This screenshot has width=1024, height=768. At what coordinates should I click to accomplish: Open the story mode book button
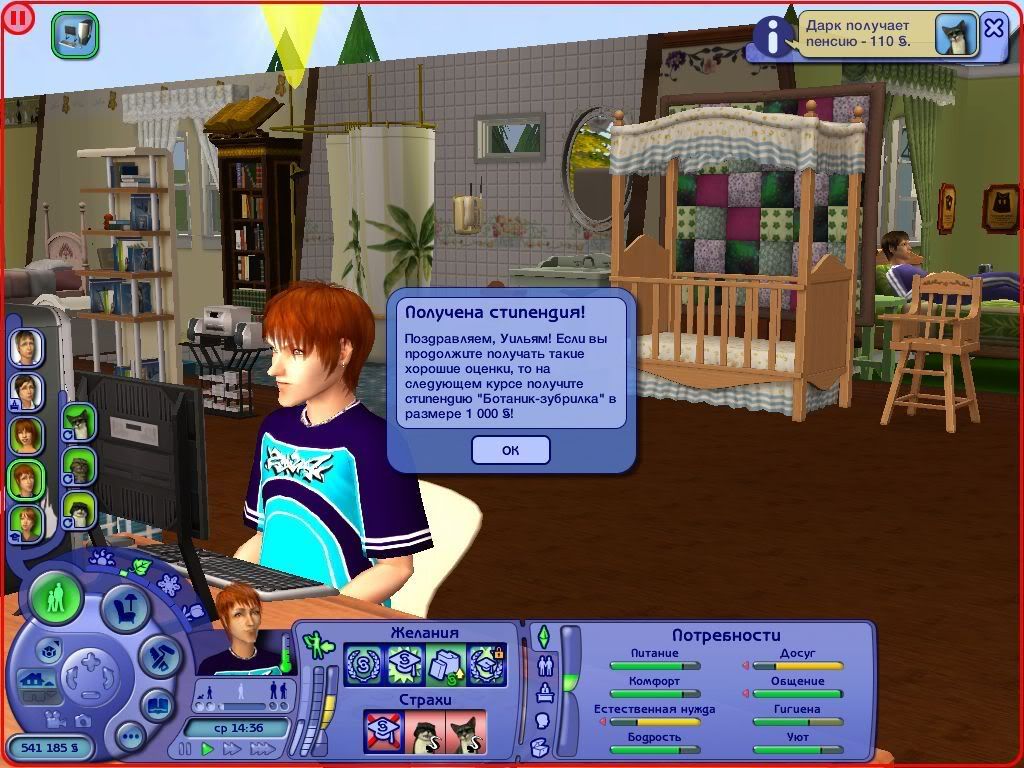158,705
